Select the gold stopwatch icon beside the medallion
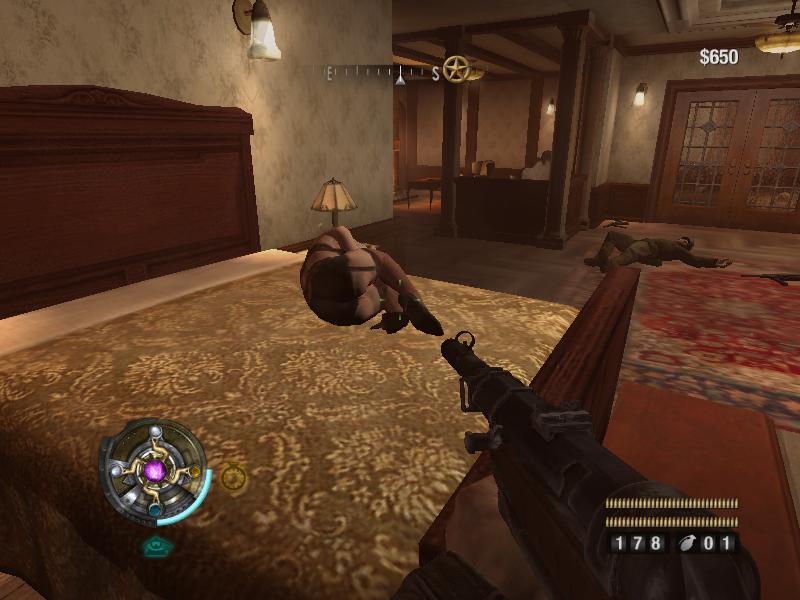Viewport: 800px width, 600px height. 233,478
